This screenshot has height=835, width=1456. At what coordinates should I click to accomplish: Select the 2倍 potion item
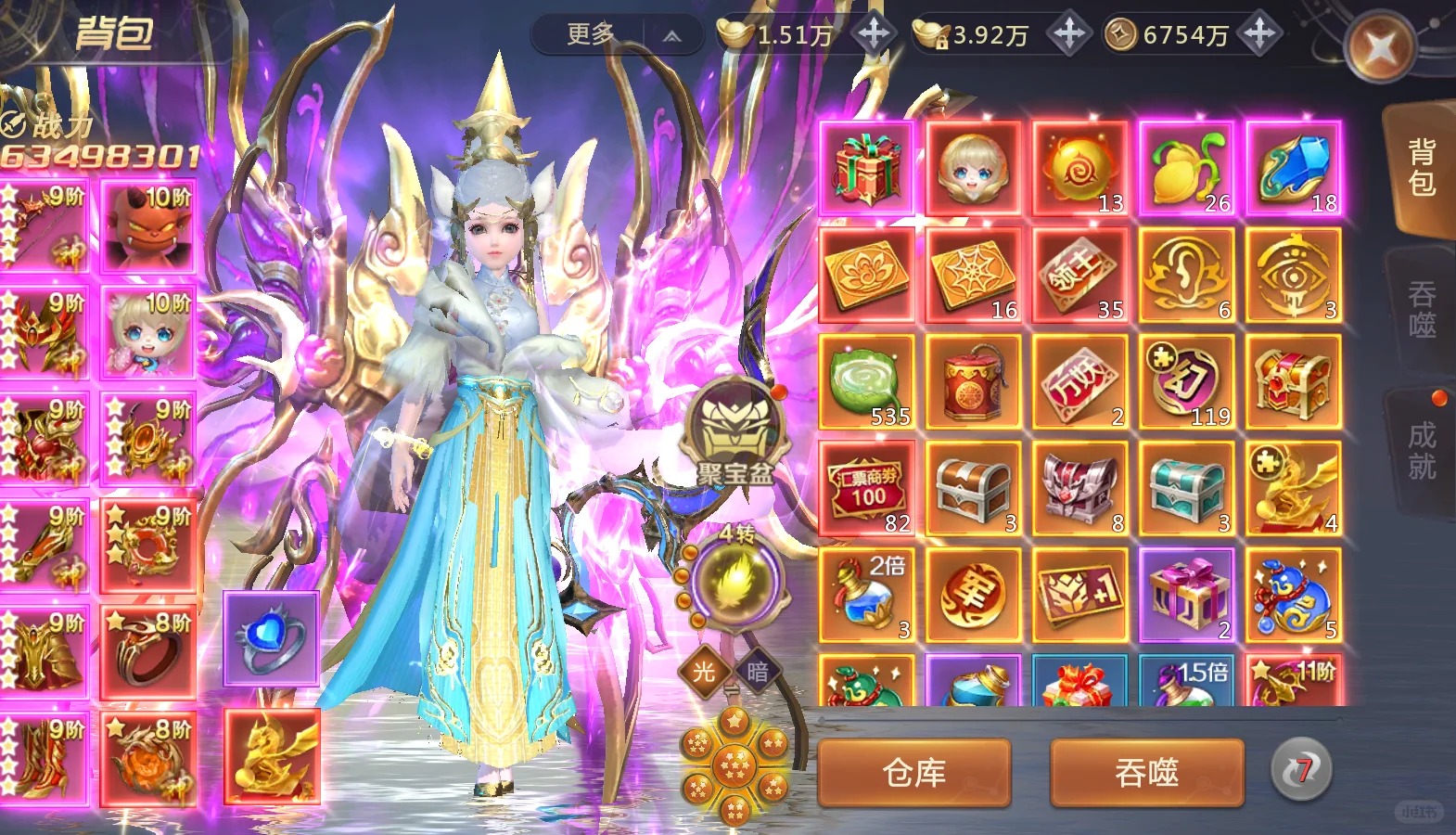pyautogui.click(x=866, y=595)
